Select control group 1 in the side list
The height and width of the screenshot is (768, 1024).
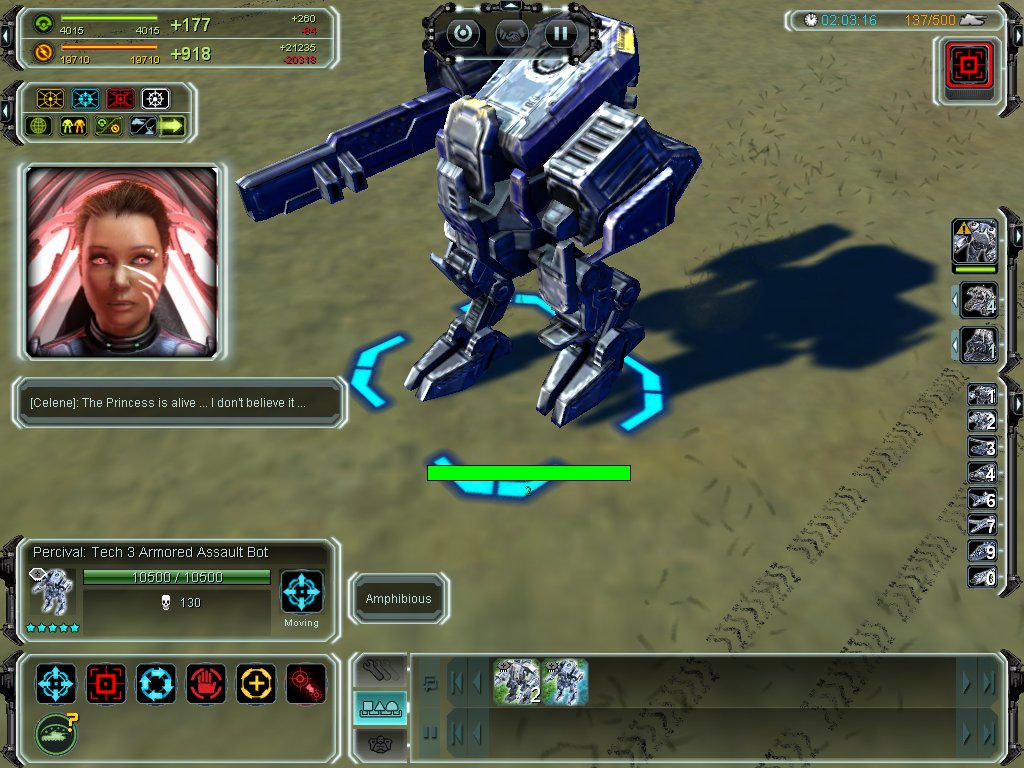[x=982, y=397]
